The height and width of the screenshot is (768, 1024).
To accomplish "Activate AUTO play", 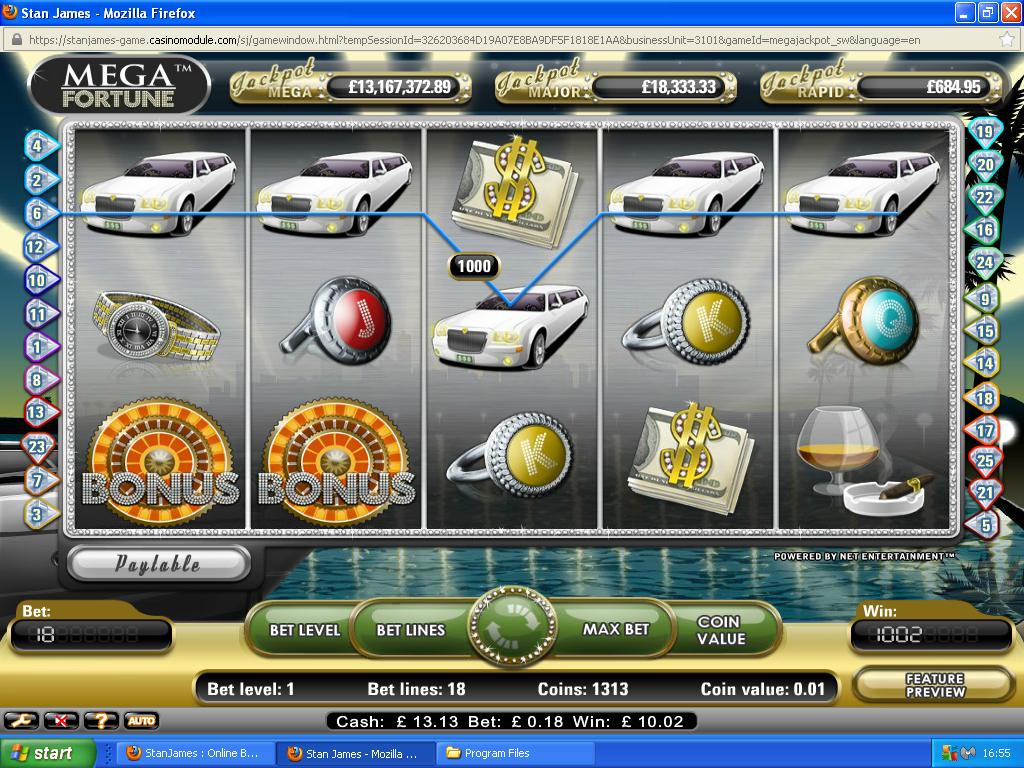I will tap(141, 720).
